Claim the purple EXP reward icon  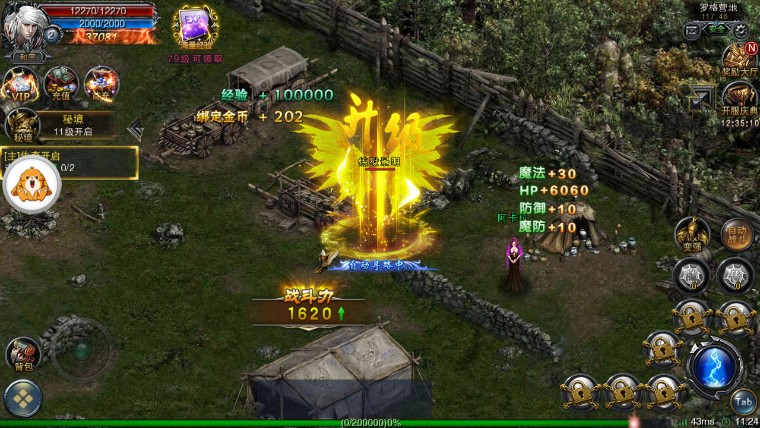196,28
